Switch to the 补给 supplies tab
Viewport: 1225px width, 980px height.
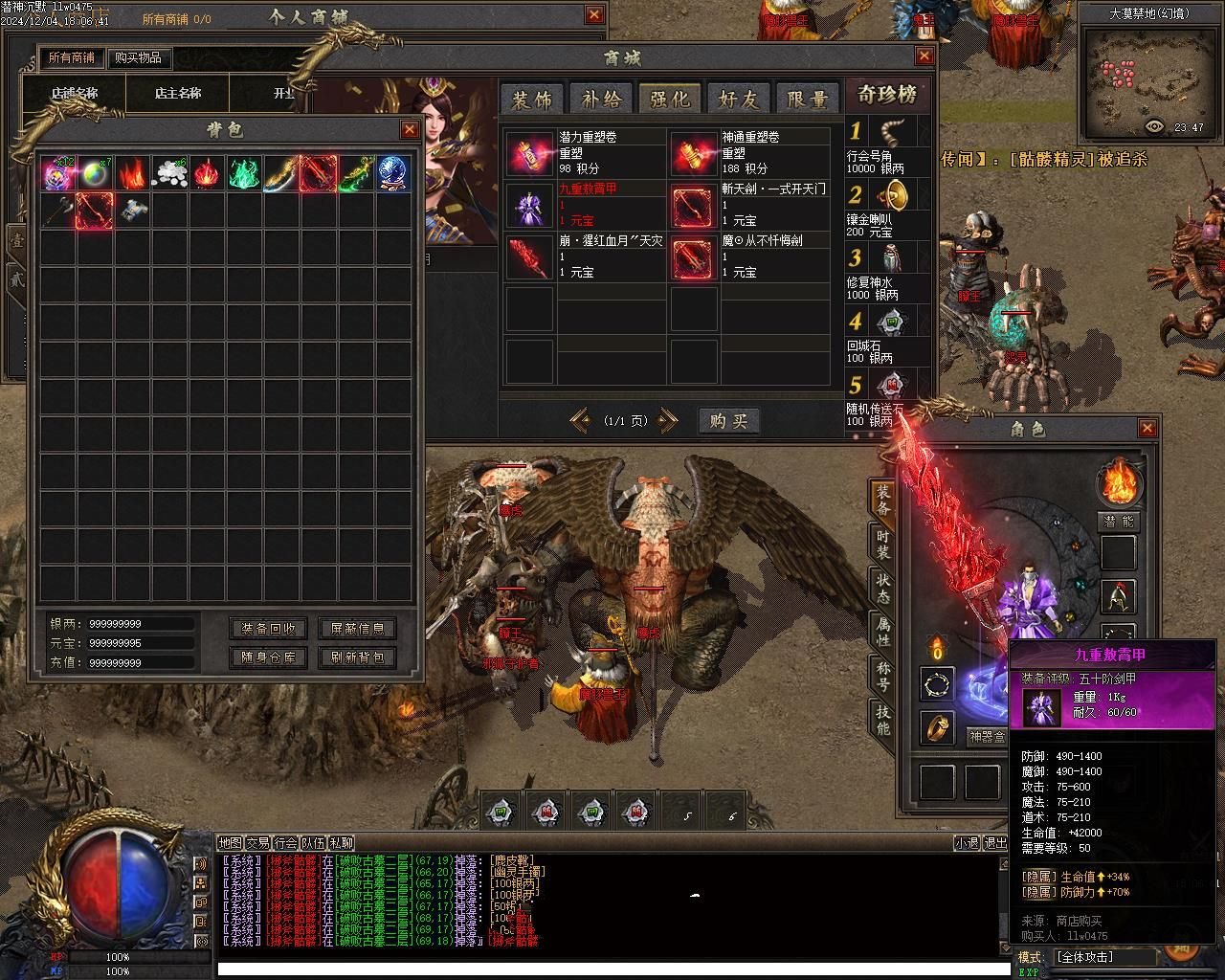coord(601,99)
